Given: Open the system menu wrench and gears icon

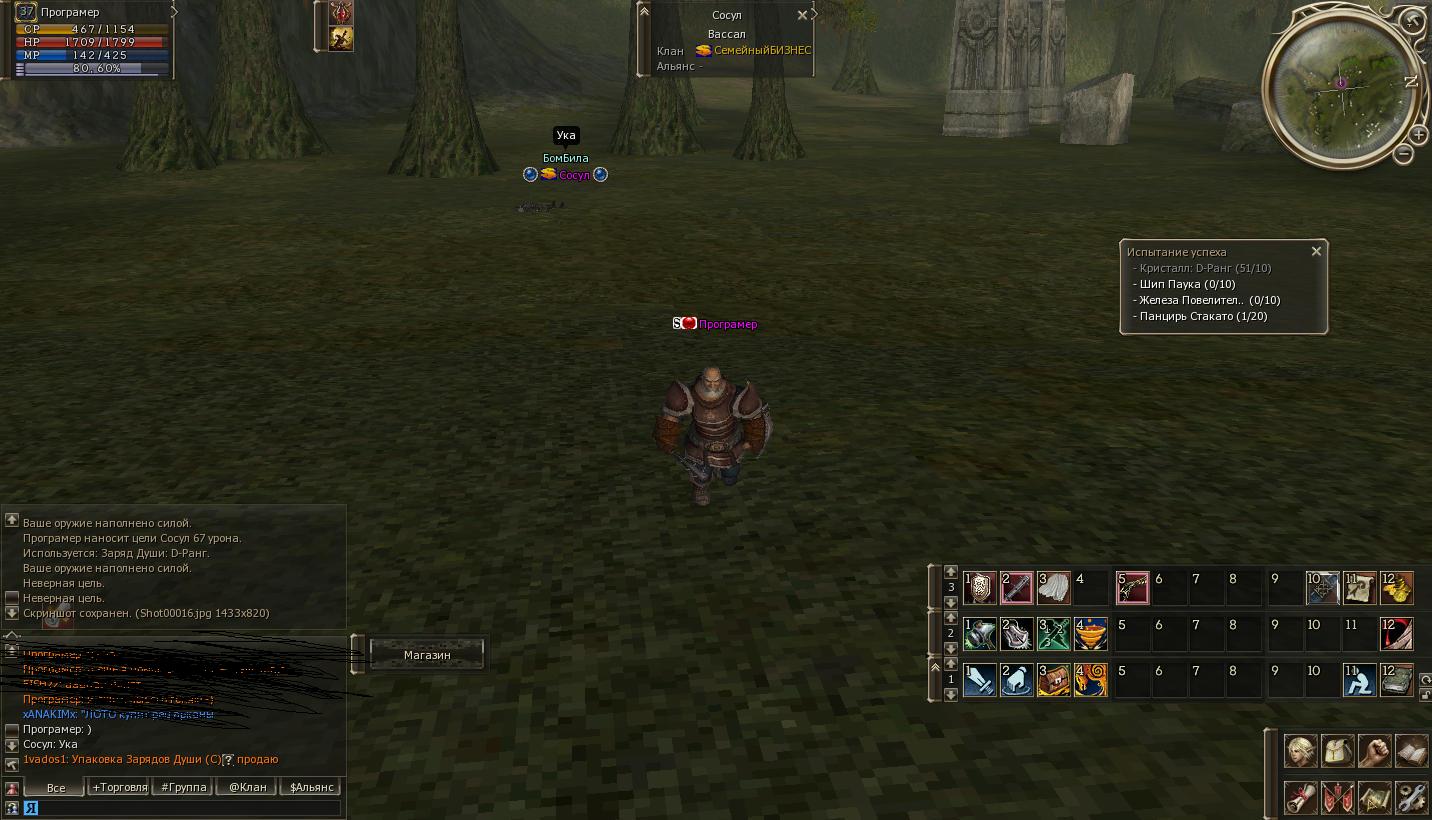Looking at the screenshot, I should [1411, 798].
